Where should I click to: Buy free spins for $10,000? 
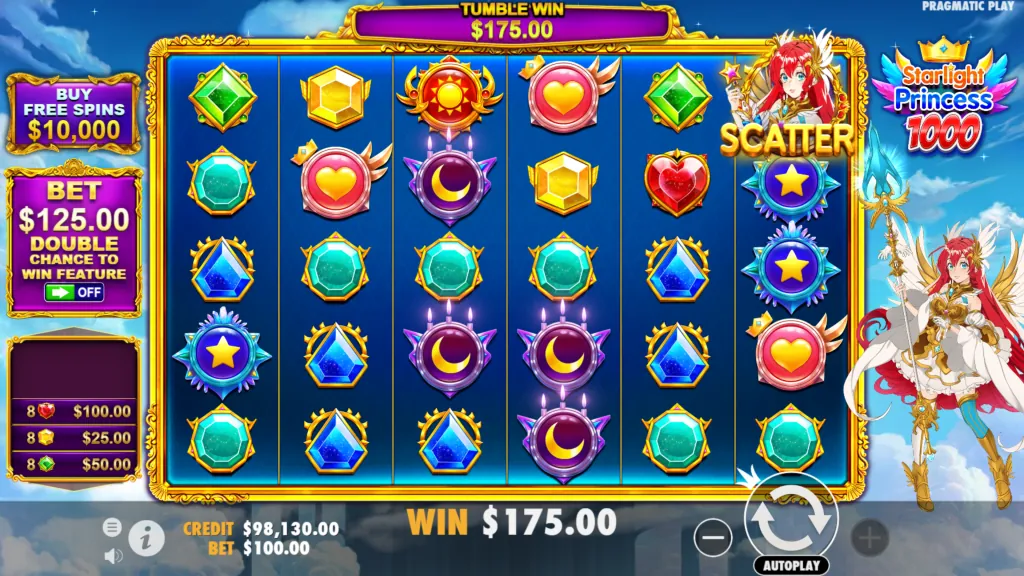pyautogui.click(x=73, y=113)
